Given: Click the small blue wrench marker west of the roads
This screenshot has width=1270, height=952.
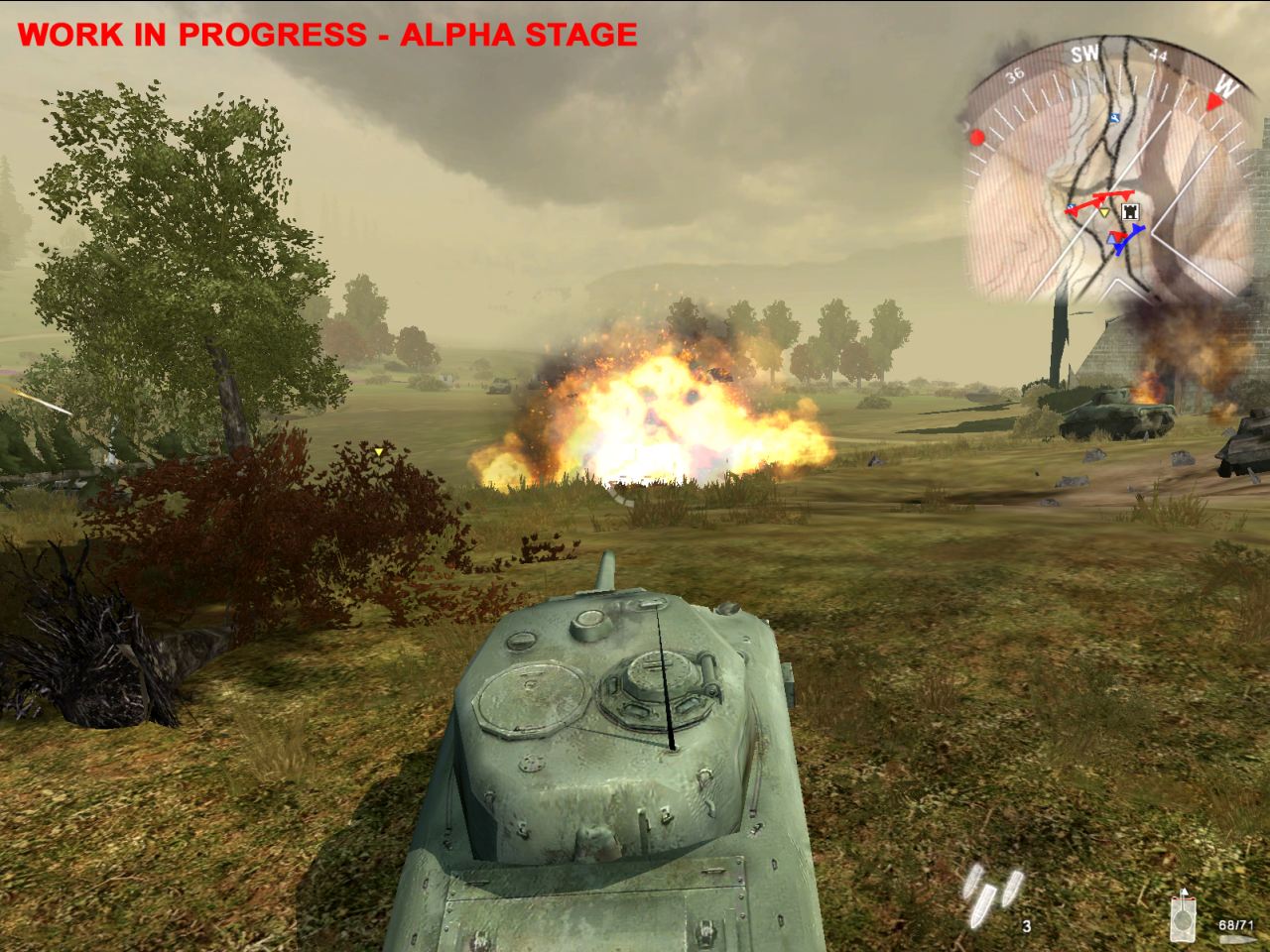Looking at the screenshot, I should (1072, 207).
